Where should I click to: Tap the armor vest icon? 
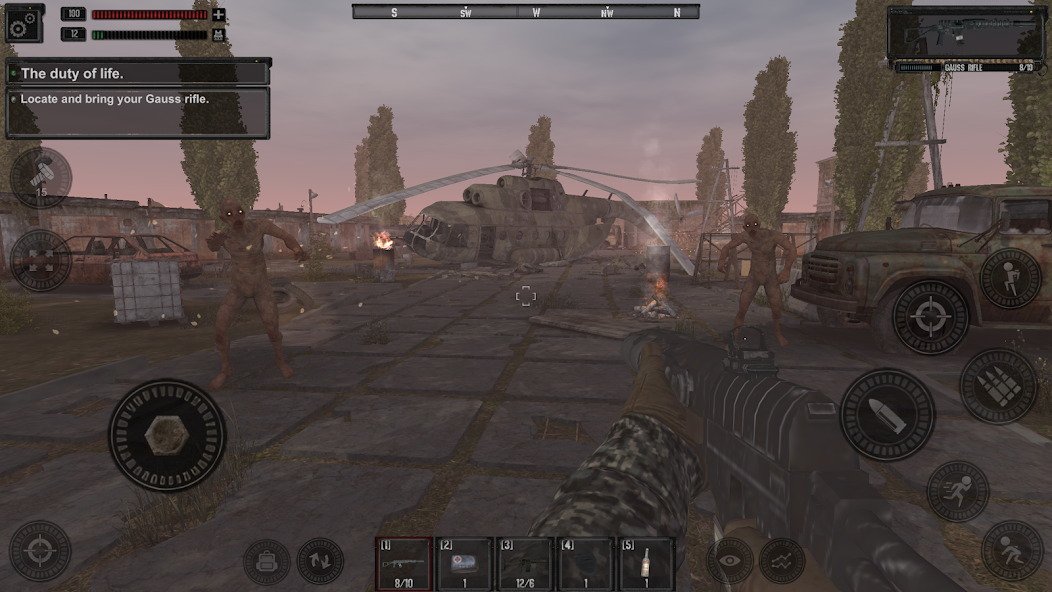[x=219, y=34]
